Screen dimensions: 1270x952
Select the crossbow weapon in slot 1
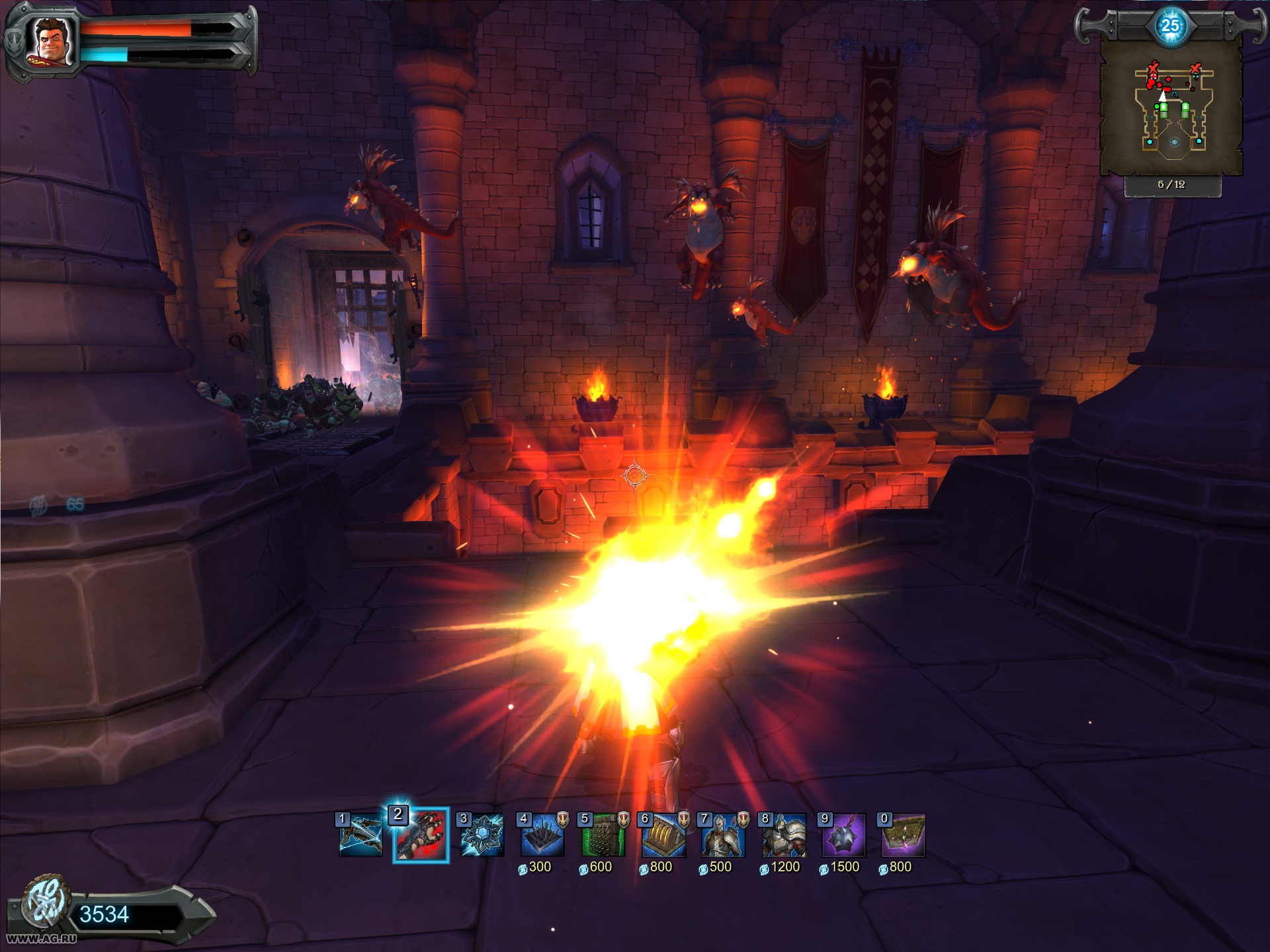(x=360, y=836)
